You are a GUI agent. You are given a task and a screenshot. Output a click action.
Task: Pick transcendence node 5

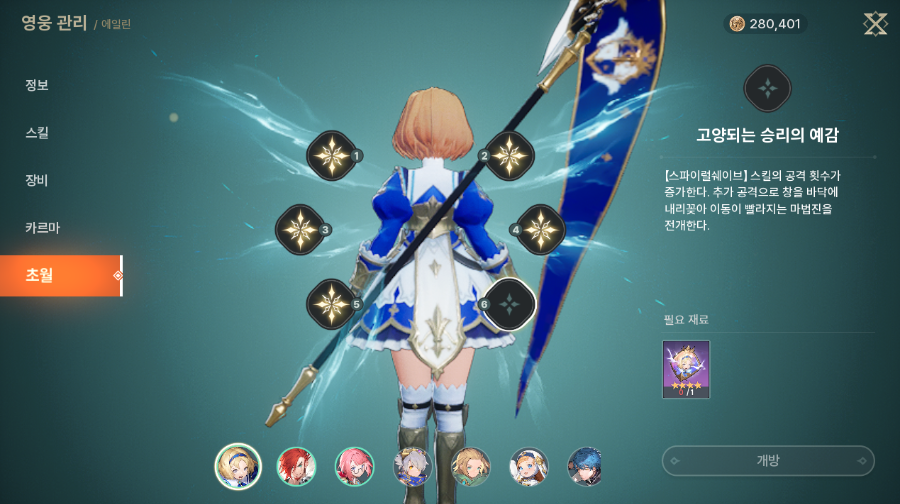point(330,304)
